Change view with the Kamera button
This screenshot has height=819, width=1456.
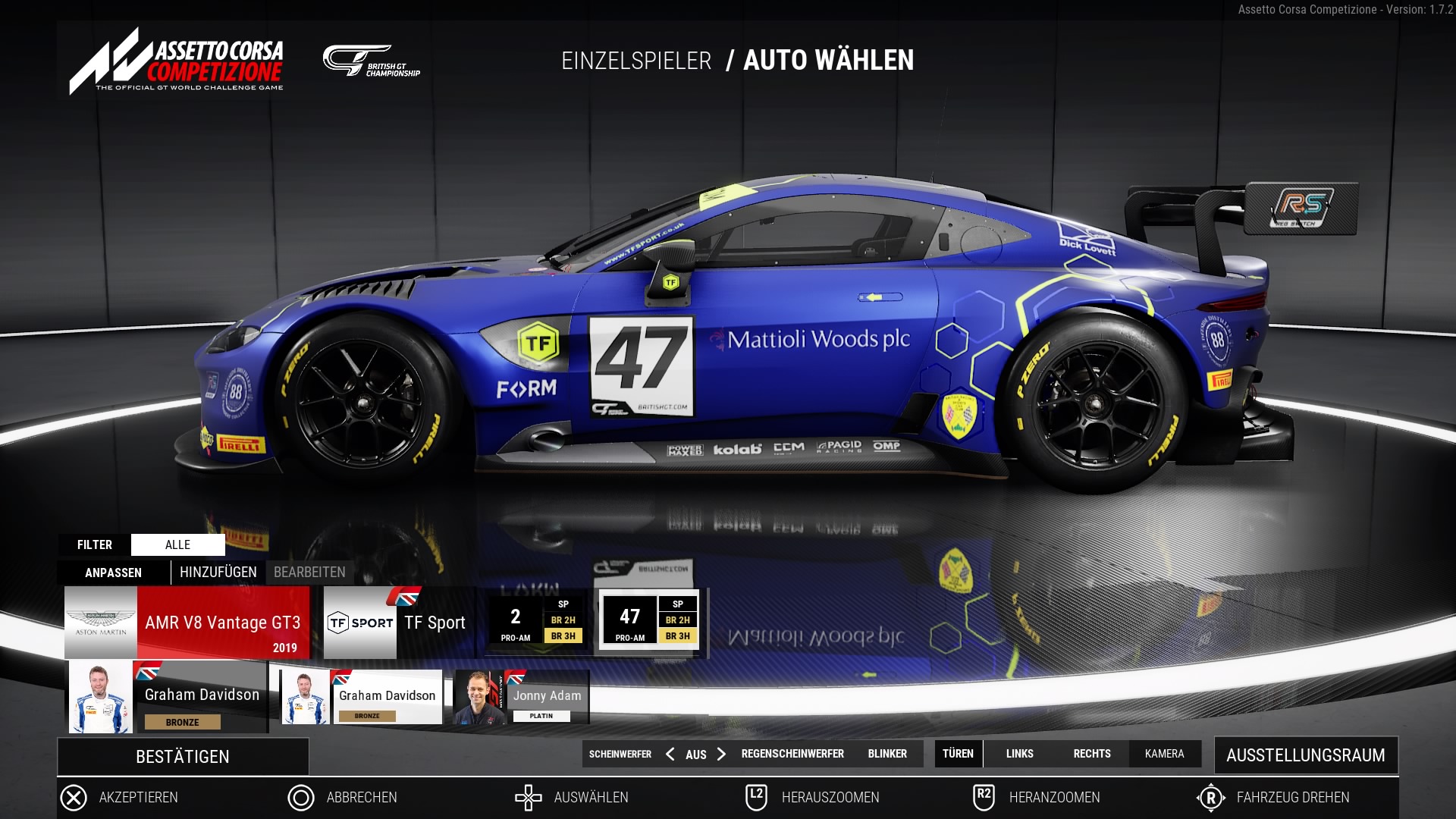click(1164, 754)
